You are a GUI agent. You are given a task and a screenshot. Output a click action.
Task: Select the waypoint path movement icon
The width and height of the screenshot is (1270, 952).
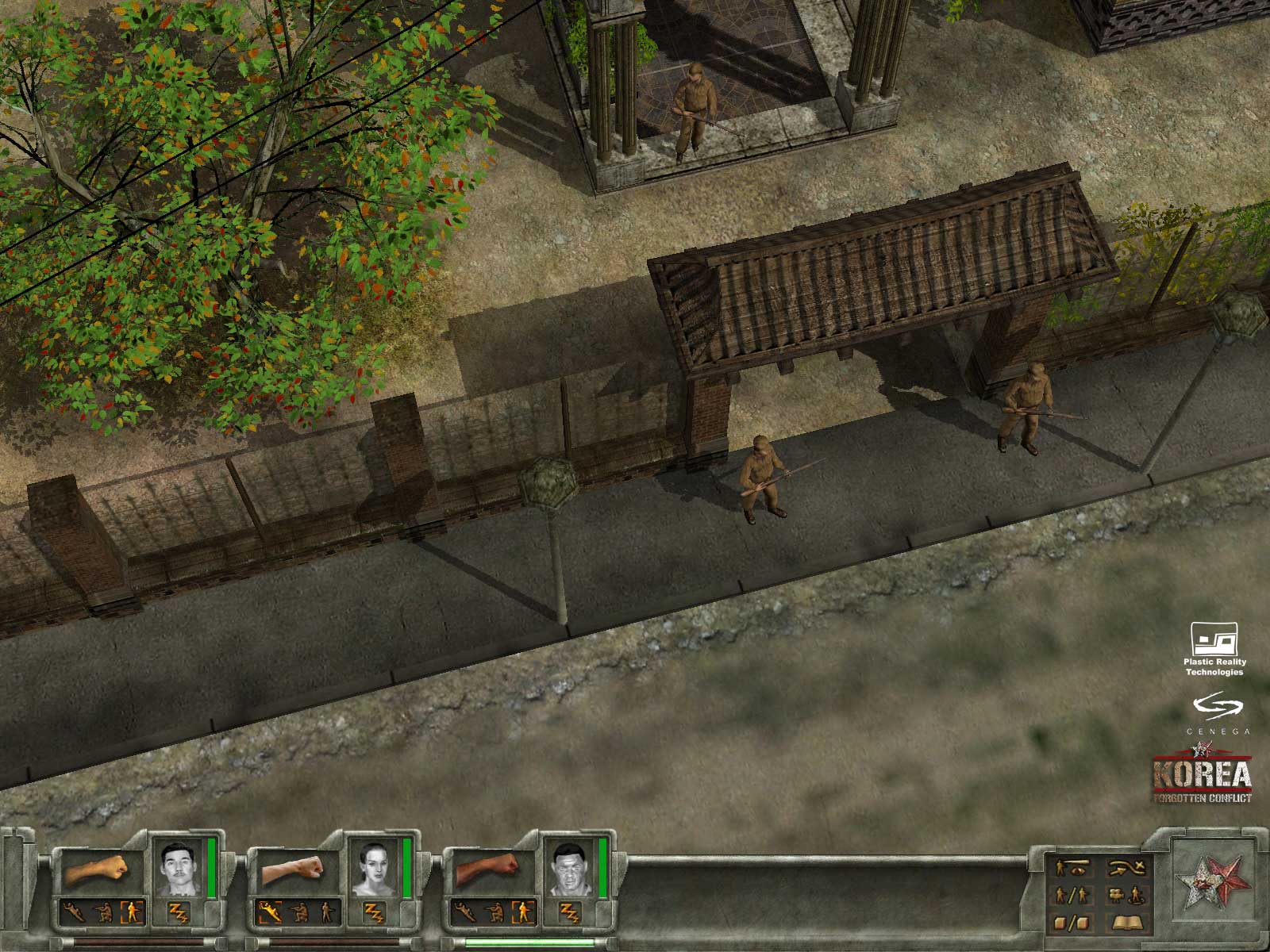pyautogui.click(x=1126, y=868)
